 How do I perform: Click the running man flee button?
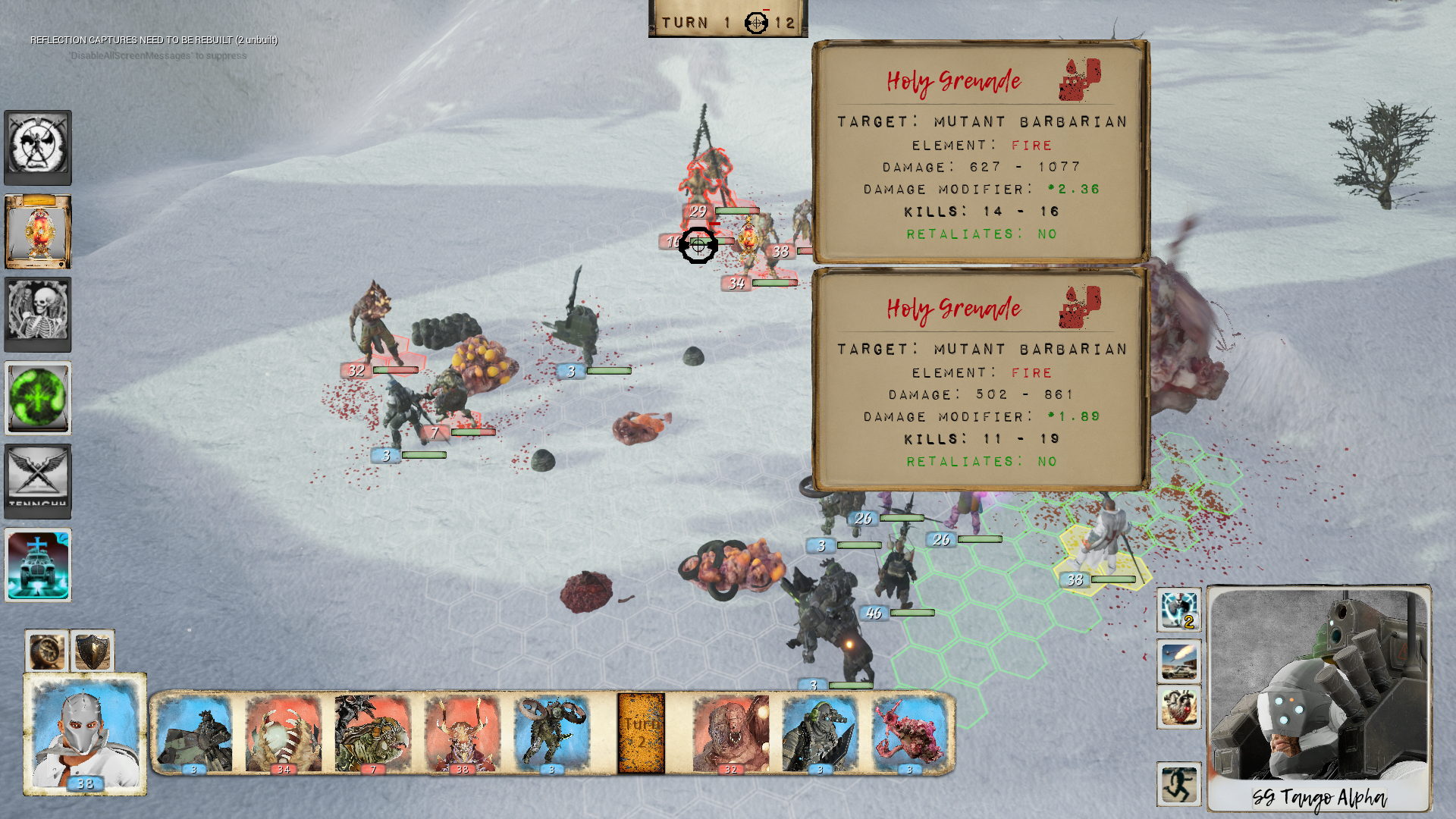point(1178,784)
